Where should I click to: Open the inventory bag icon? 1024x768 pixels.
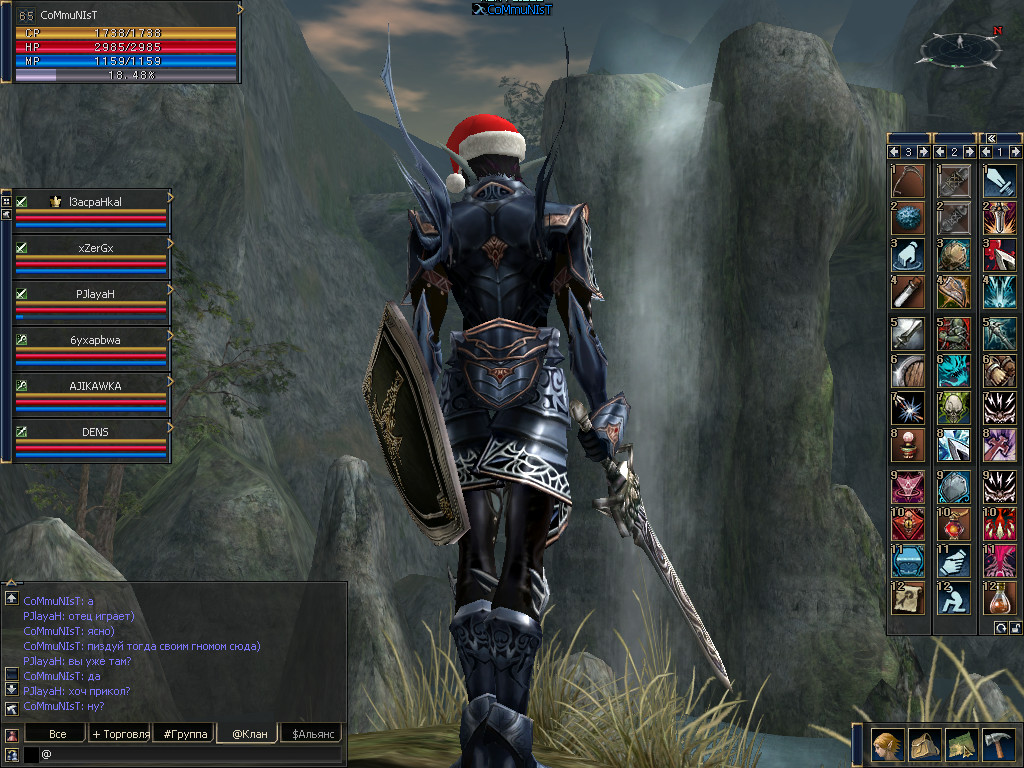(923, 745)
